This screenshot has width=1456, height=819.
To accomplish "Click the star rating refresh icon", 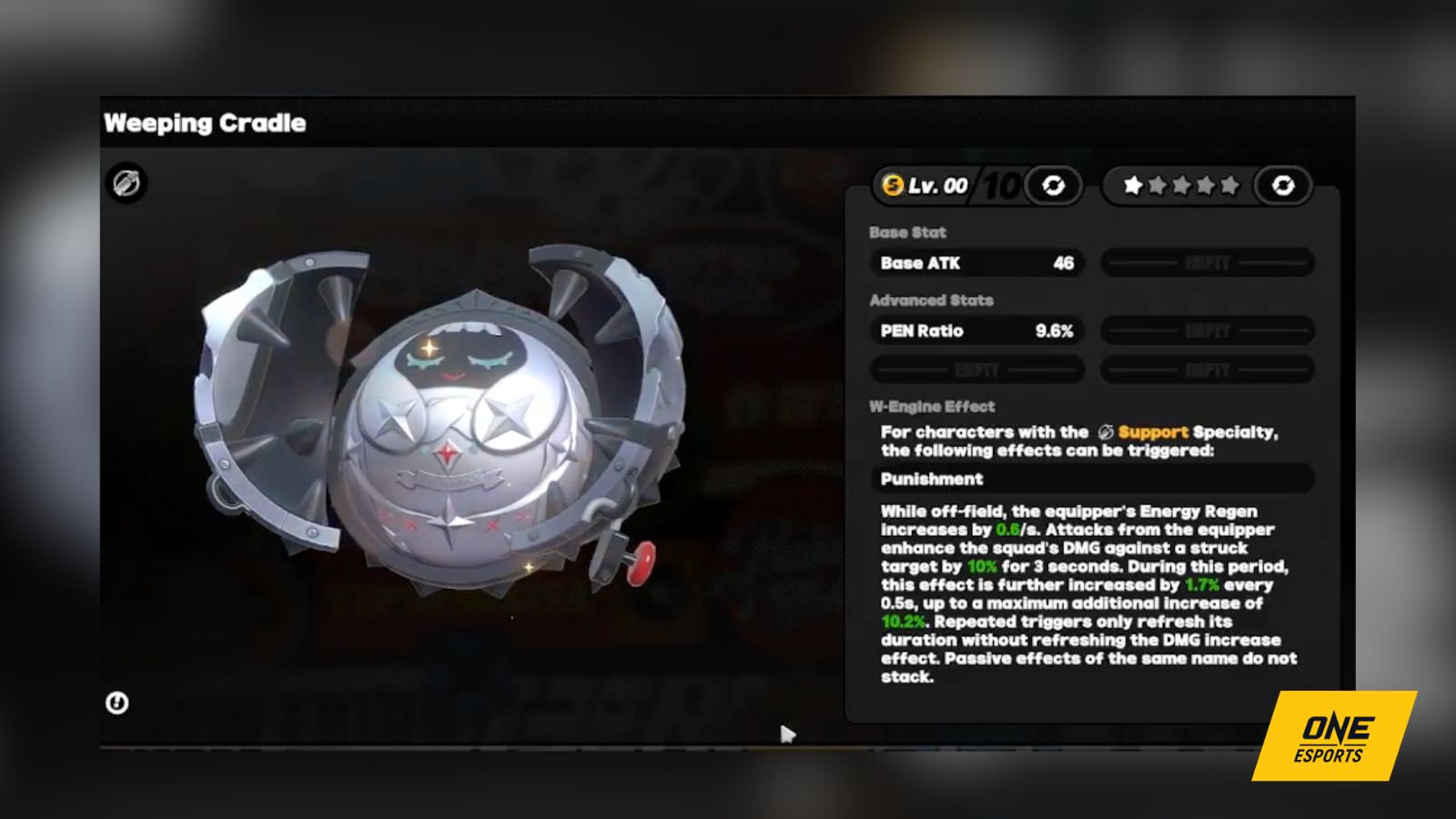I will point(1285,187).
